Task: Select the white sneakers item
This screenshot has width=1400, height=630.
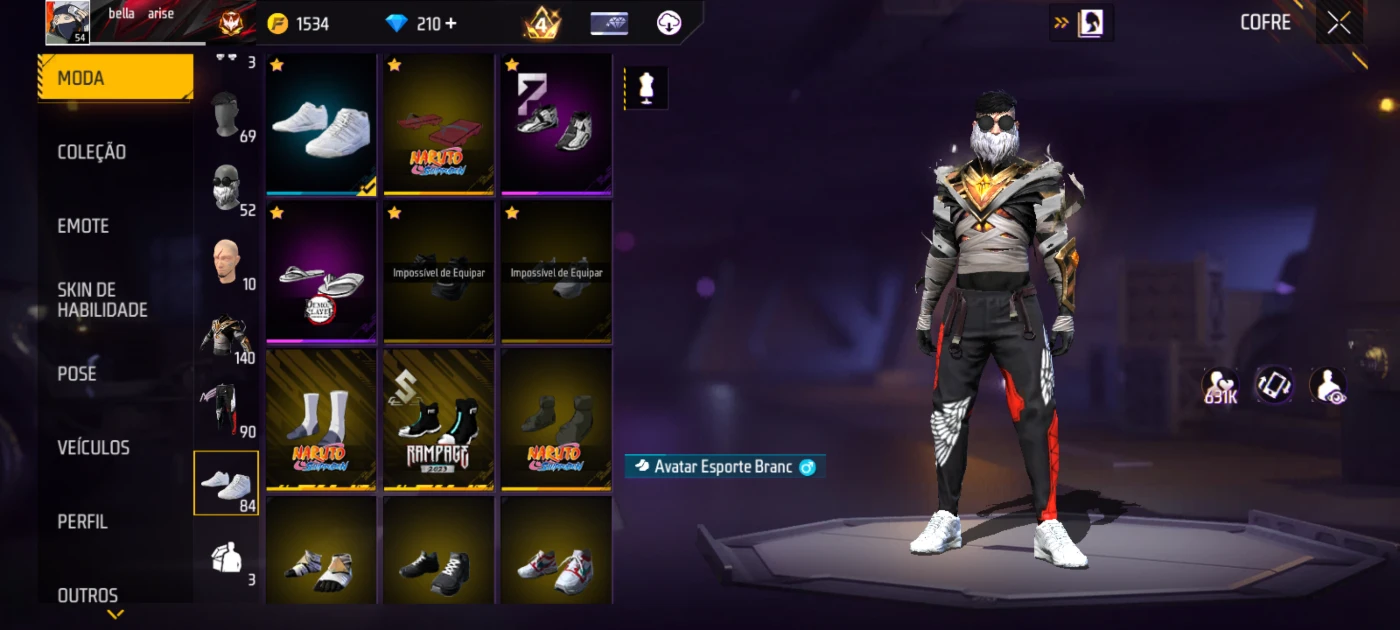Action: coord(321,124)
